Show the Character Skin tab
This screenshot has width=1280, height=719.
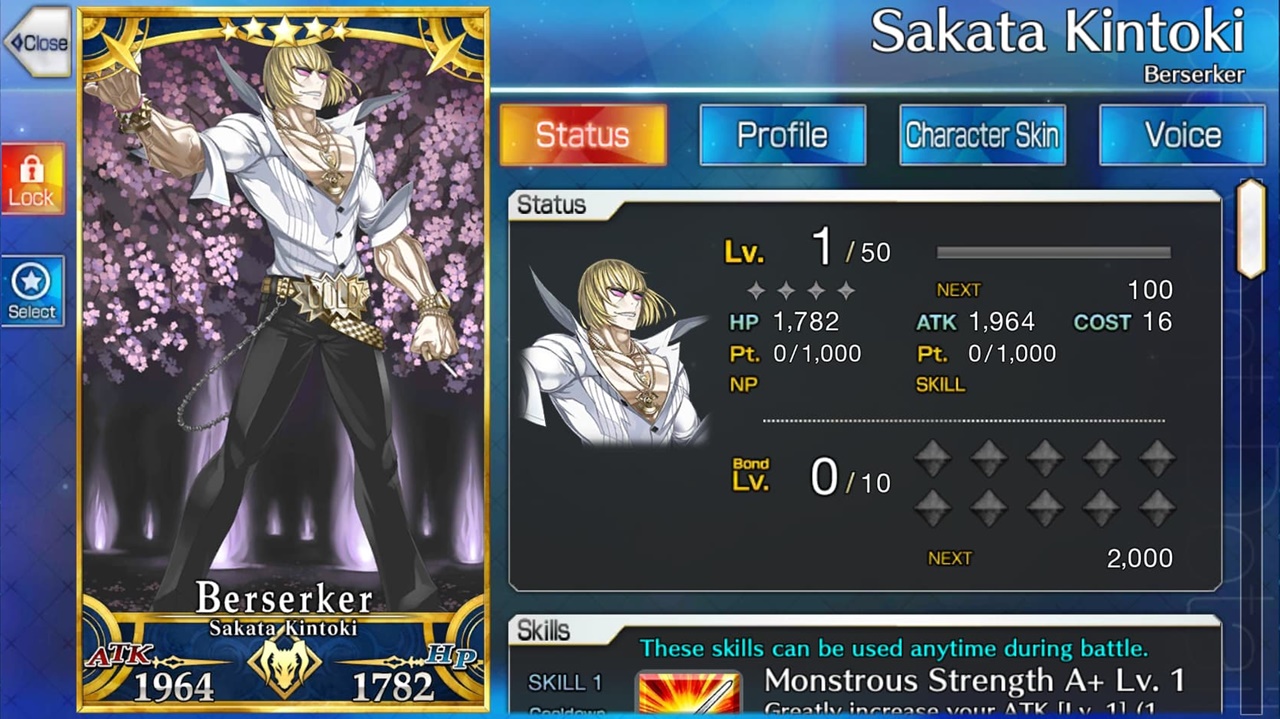coord(982,135)
